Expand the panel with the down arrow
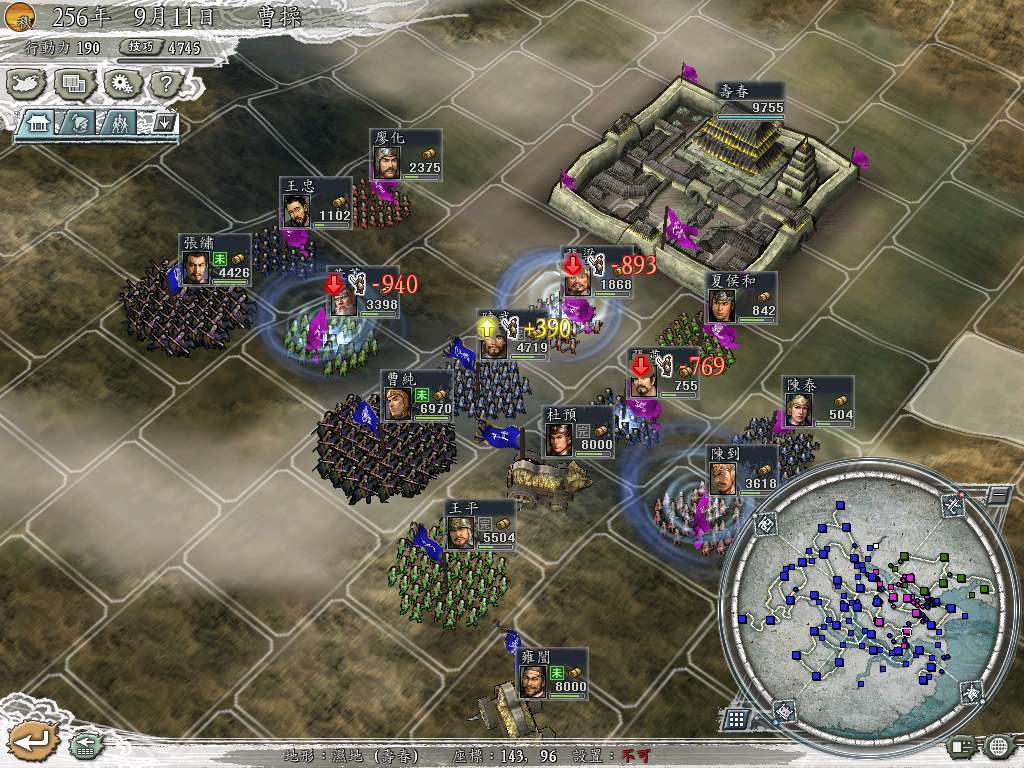The height and width of the screenshot is (768, 1024). point(164,123)
